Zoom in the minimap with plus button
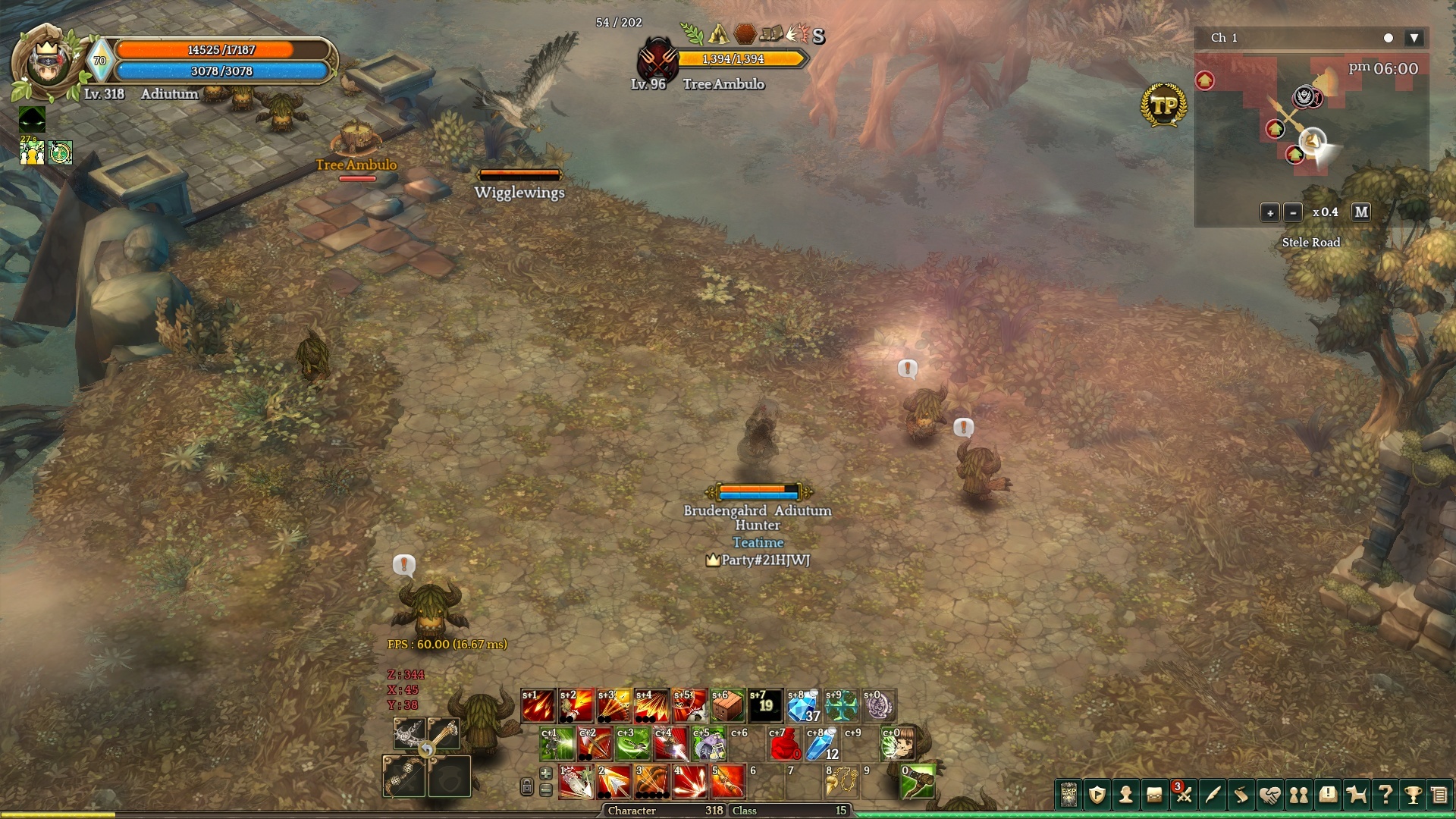Viewport: 1456px width, 819px height. point(1270,212)
